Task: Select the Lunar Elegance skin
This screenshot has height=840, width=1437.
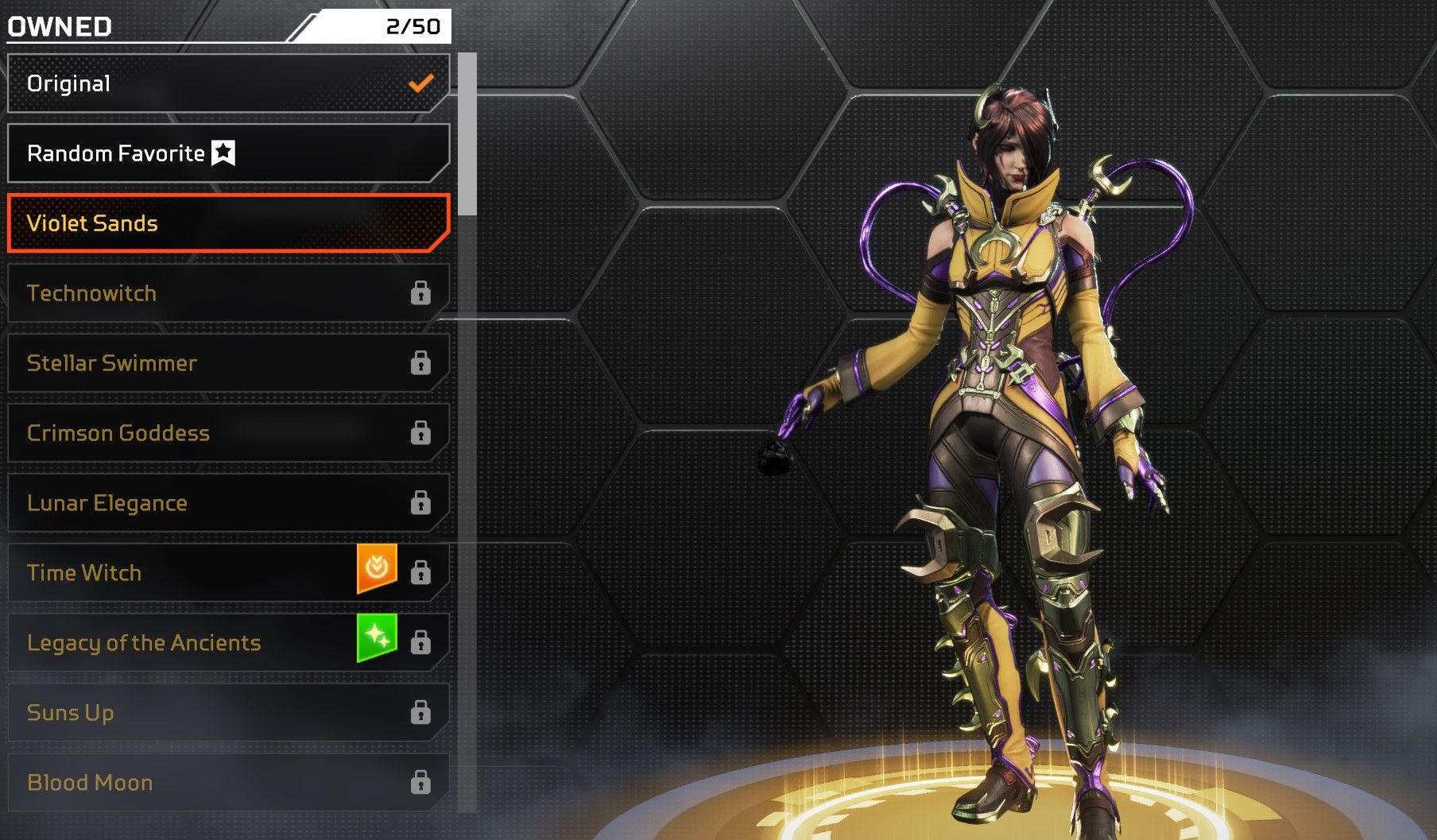Action: click(x=228, y=503)
